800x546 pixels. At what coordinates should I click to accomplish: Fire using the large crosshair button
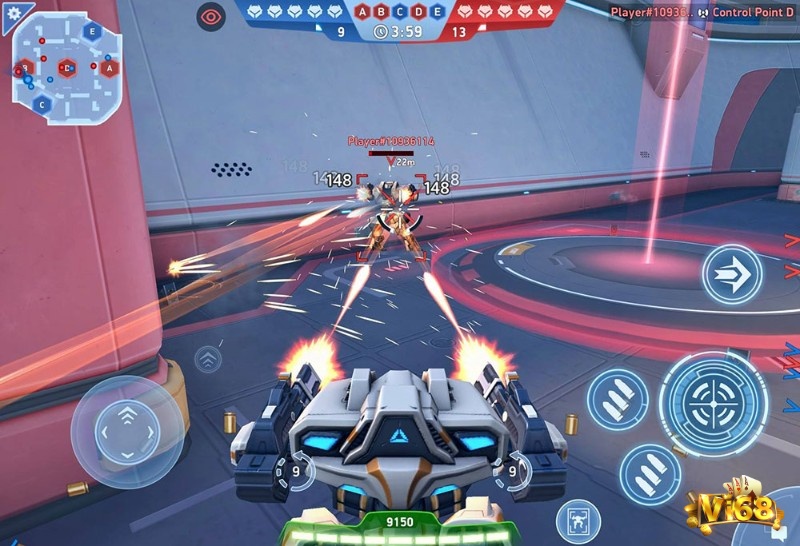(712, 403)
